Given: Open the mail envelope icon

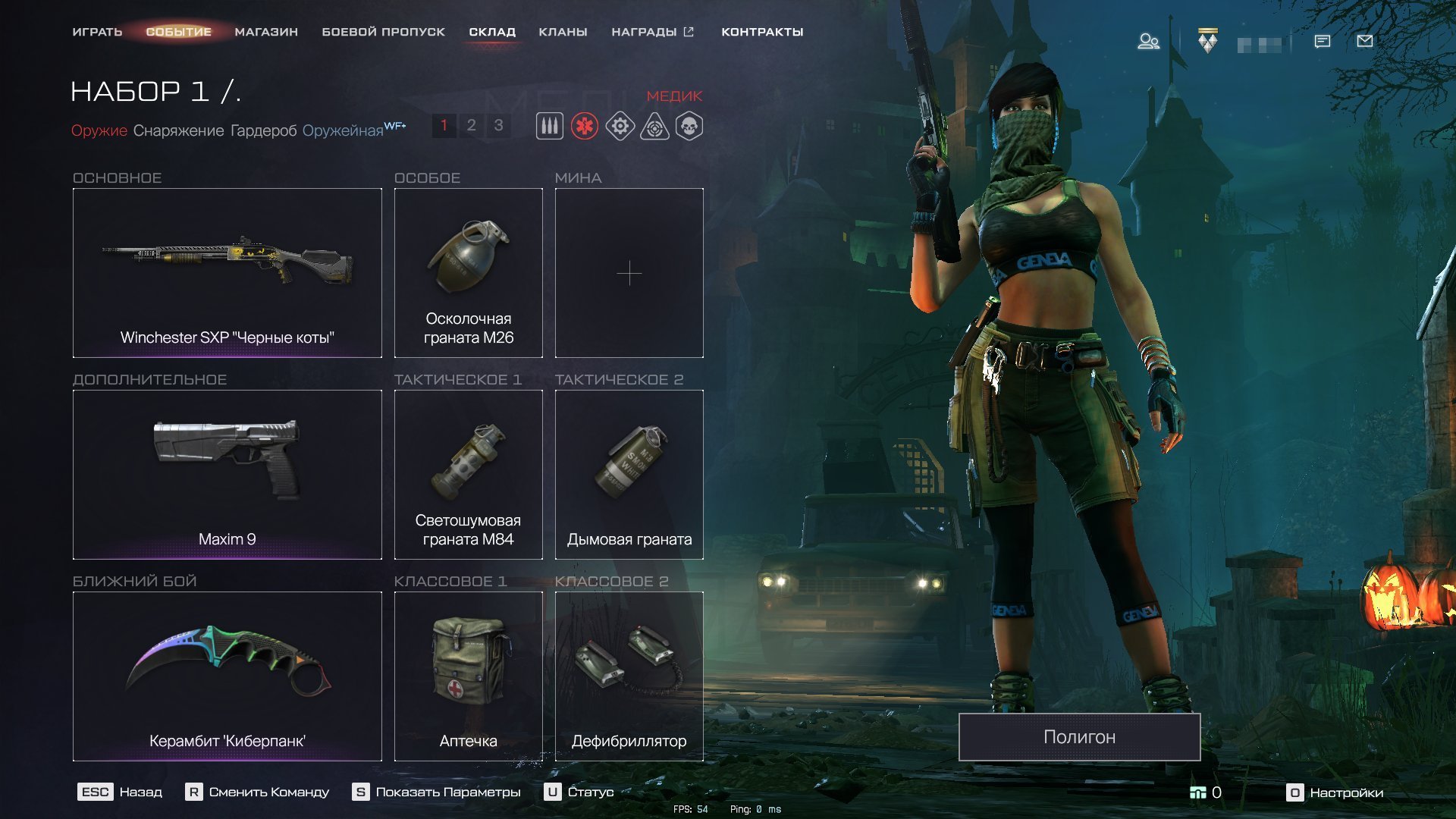Looking at the screenshot, I should (x=1364, y=41).
